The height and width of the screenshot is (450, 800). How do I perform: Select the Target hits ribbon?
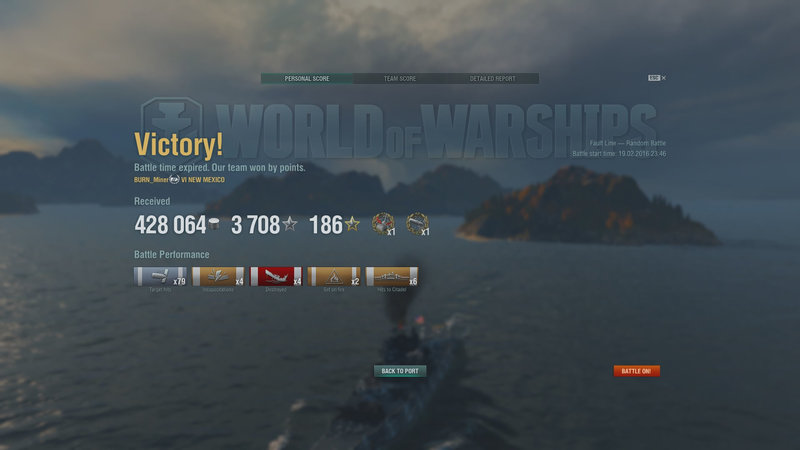tap(160, 277)
